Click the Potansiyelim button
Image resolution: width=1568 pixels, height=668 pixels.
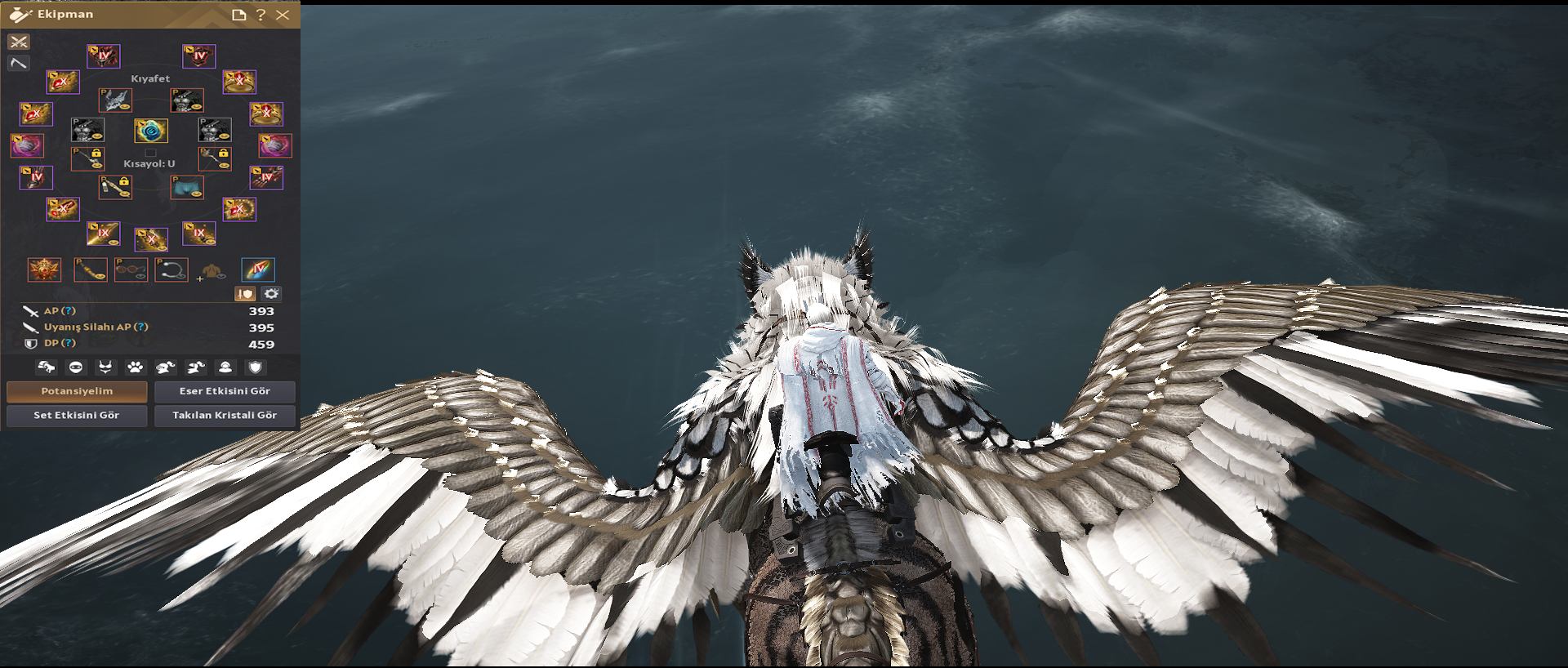click(77, 391)
